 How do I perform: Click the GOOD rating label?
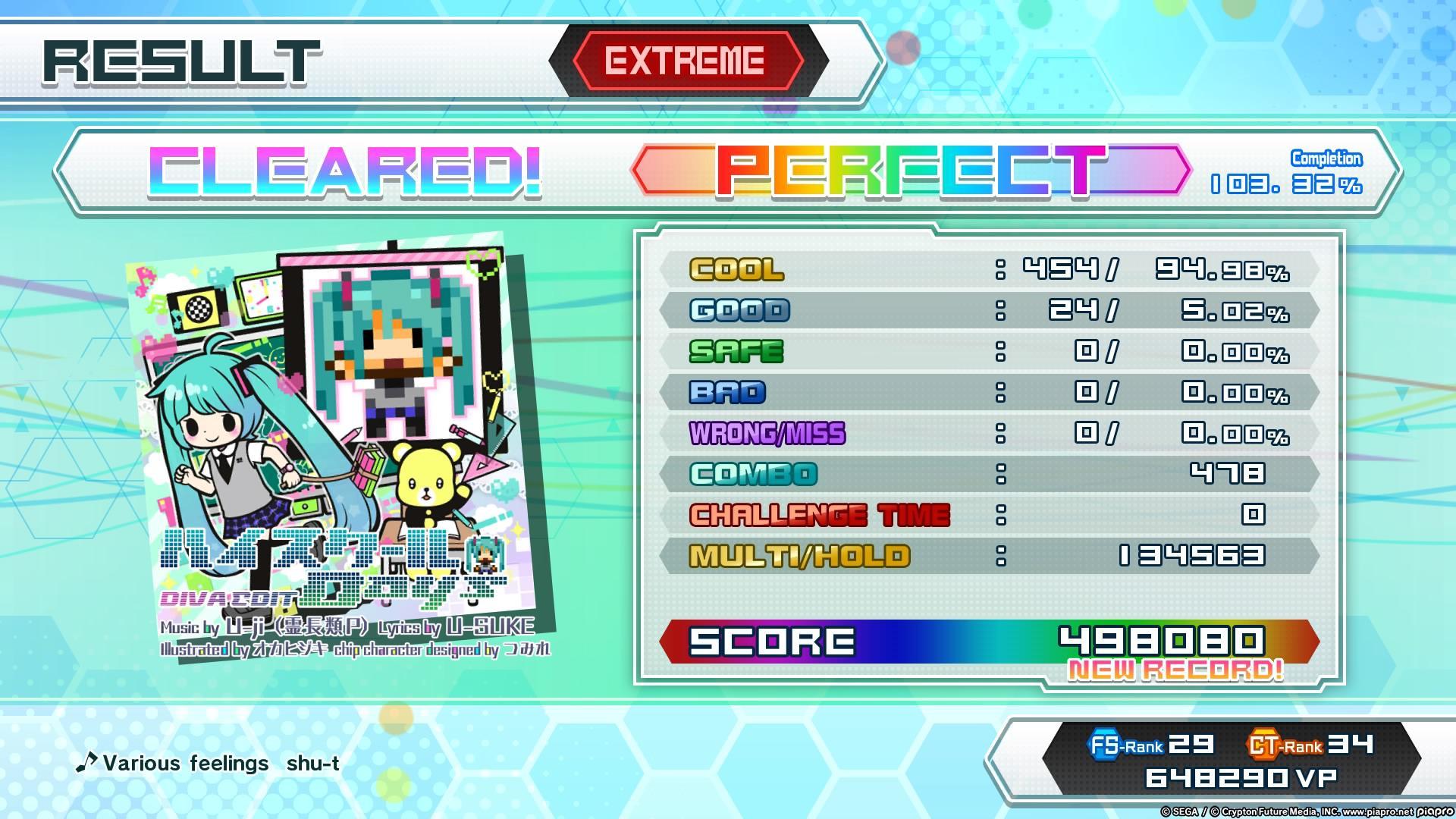click(x=739, y=311)
